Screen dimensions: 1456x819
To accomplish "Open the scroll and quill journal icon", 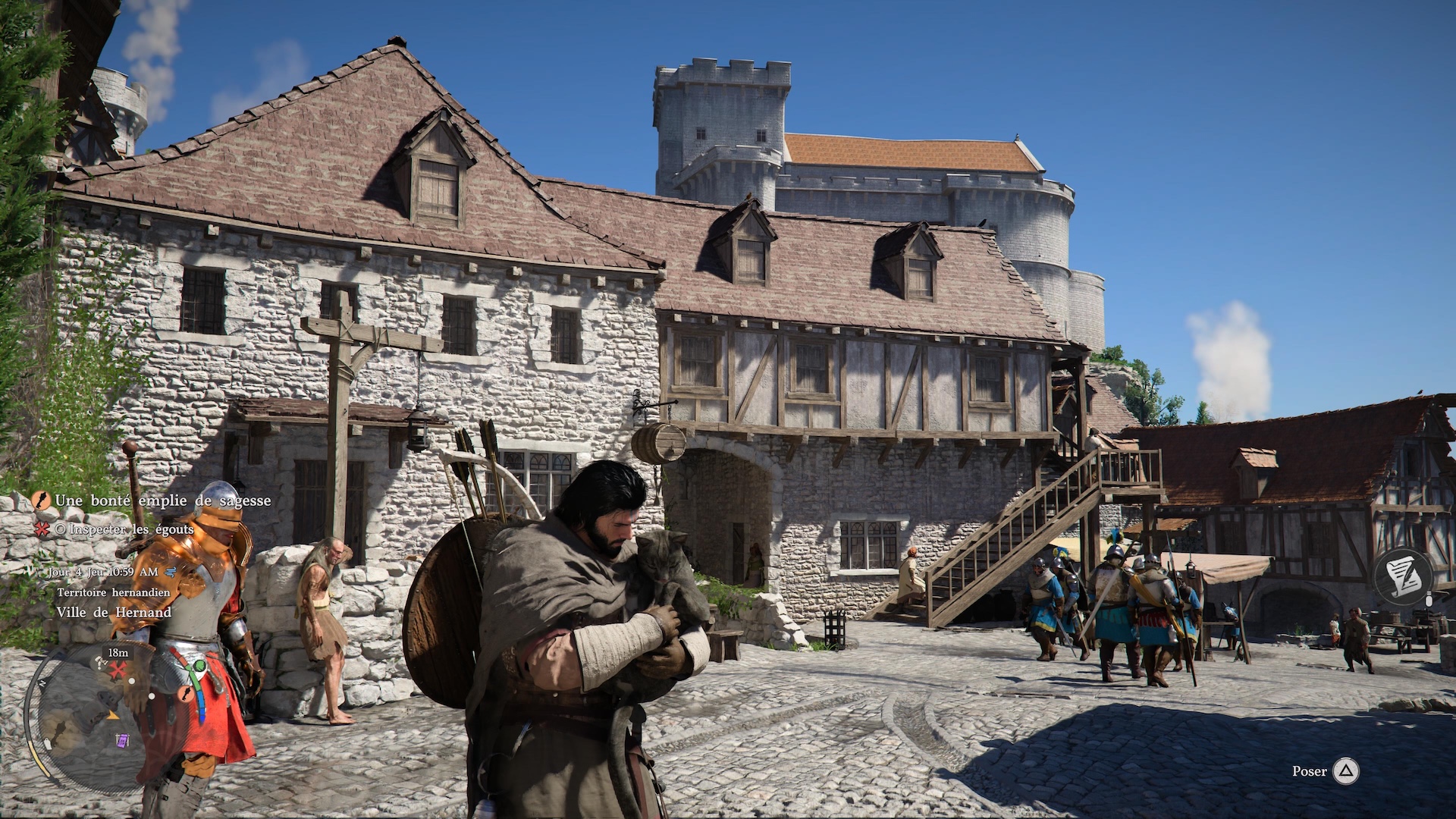I will pyautogui.click(x=1404, y=576).
